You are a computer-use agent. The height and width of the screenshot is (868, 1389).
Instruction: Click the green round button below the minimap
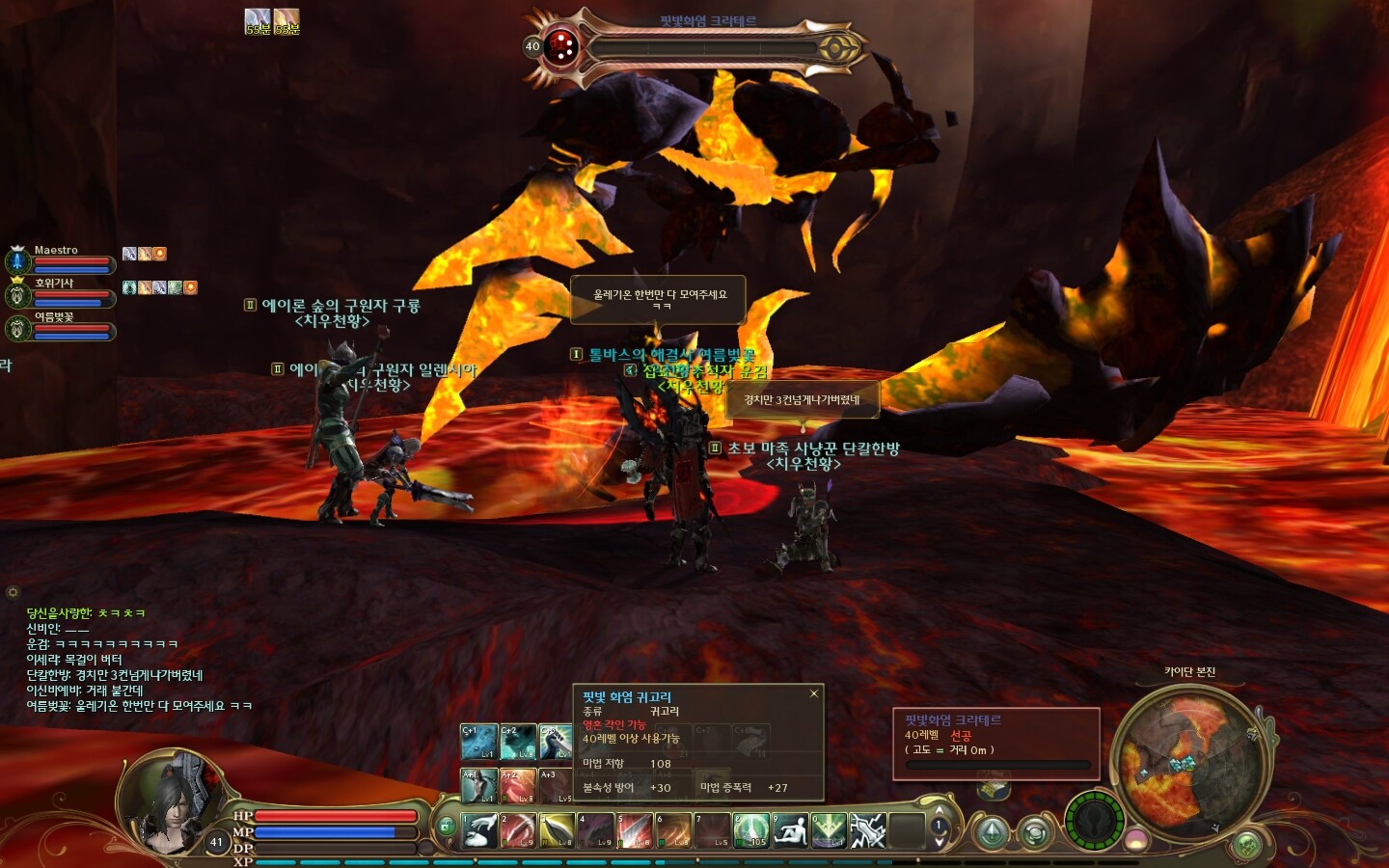[1247, 846]
